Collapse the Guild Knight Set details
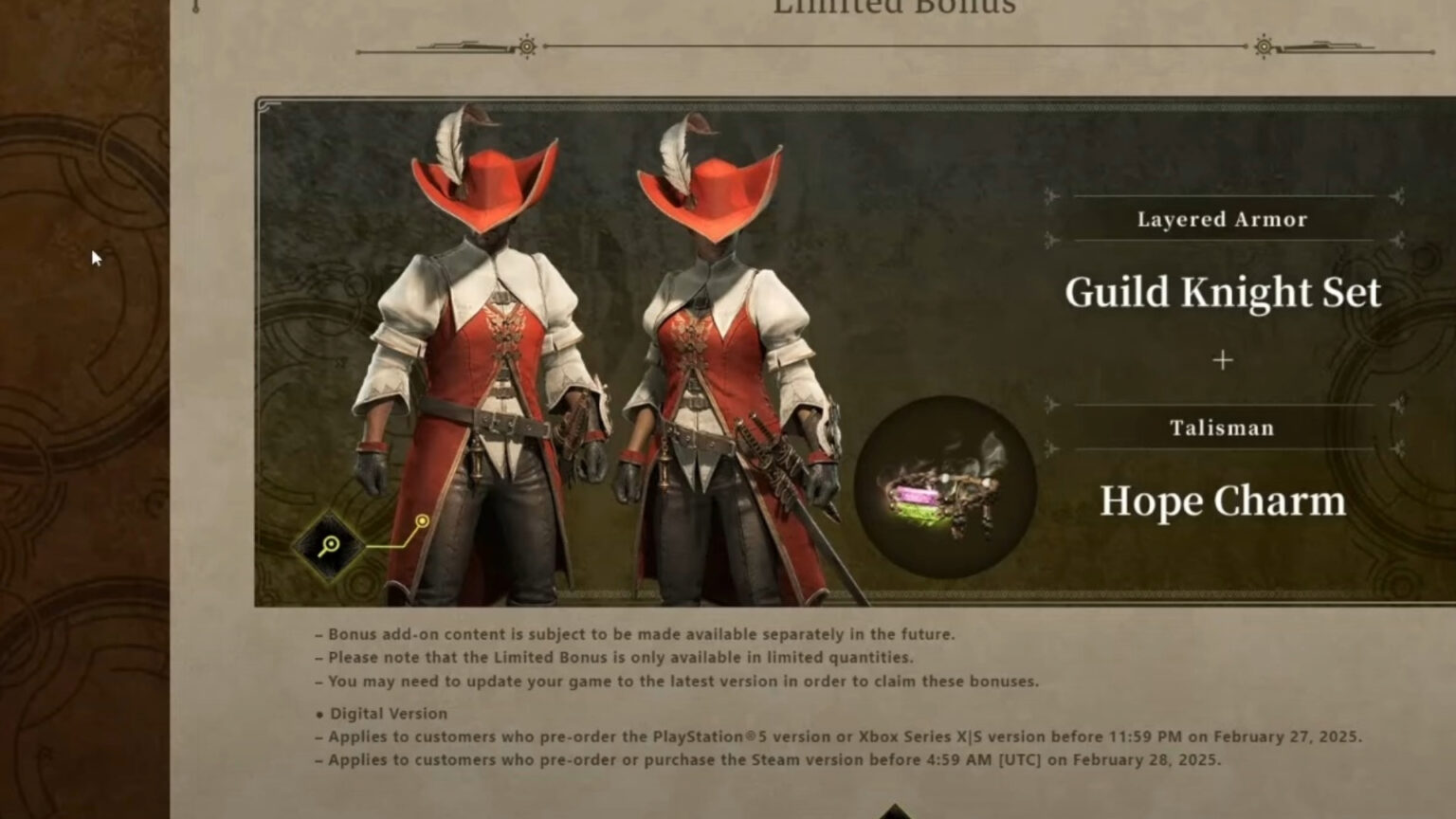The height and width of the screenshot is (819, 1456). pos(1223,293)
